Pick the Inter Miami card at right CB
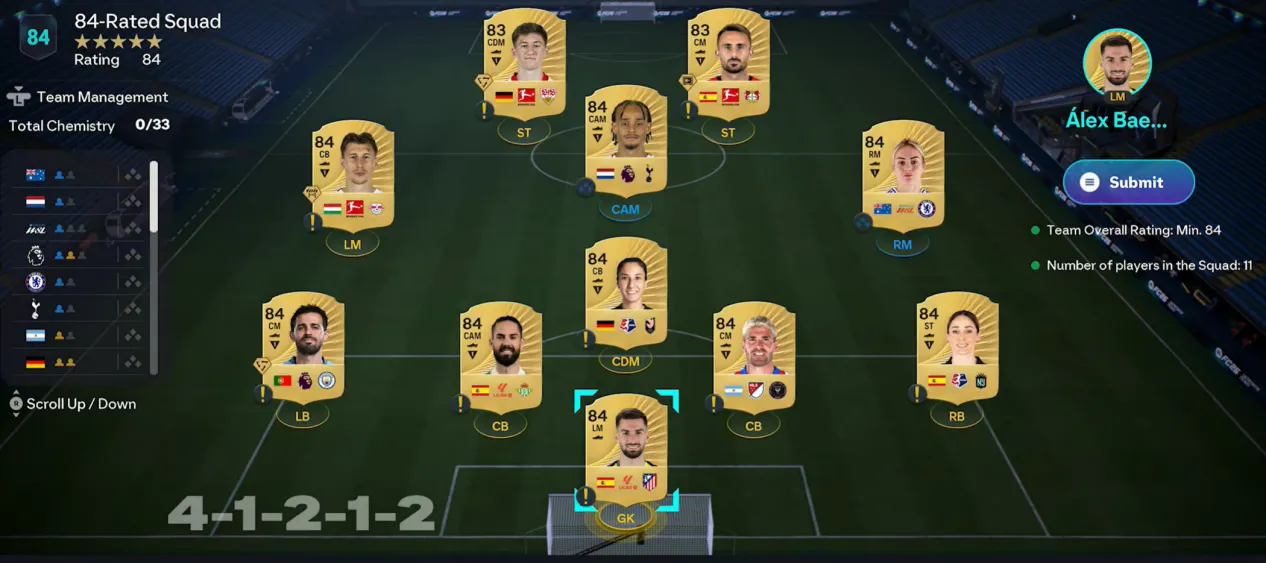Image resolution: width=1266 pixels, height=563 pixels. point(753,356)
